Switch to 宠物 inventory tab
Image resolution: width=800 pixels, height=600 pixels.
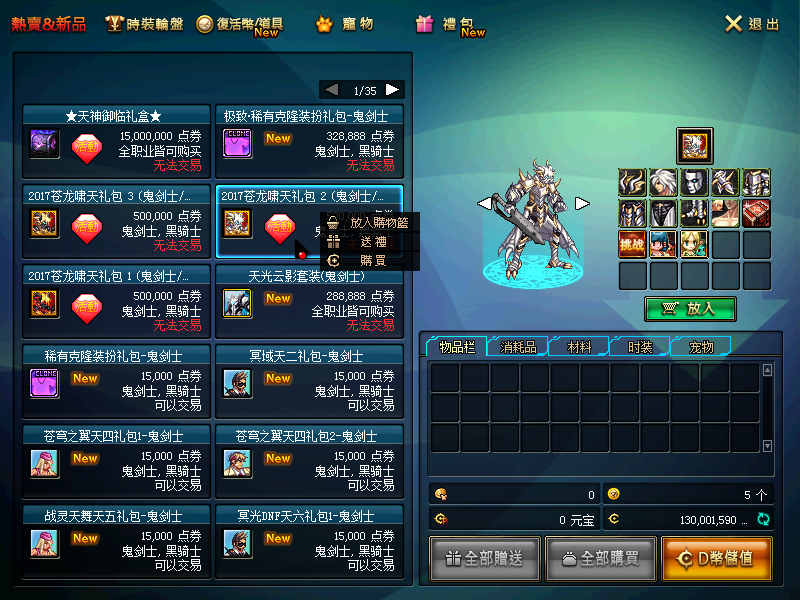pos(701,347)
